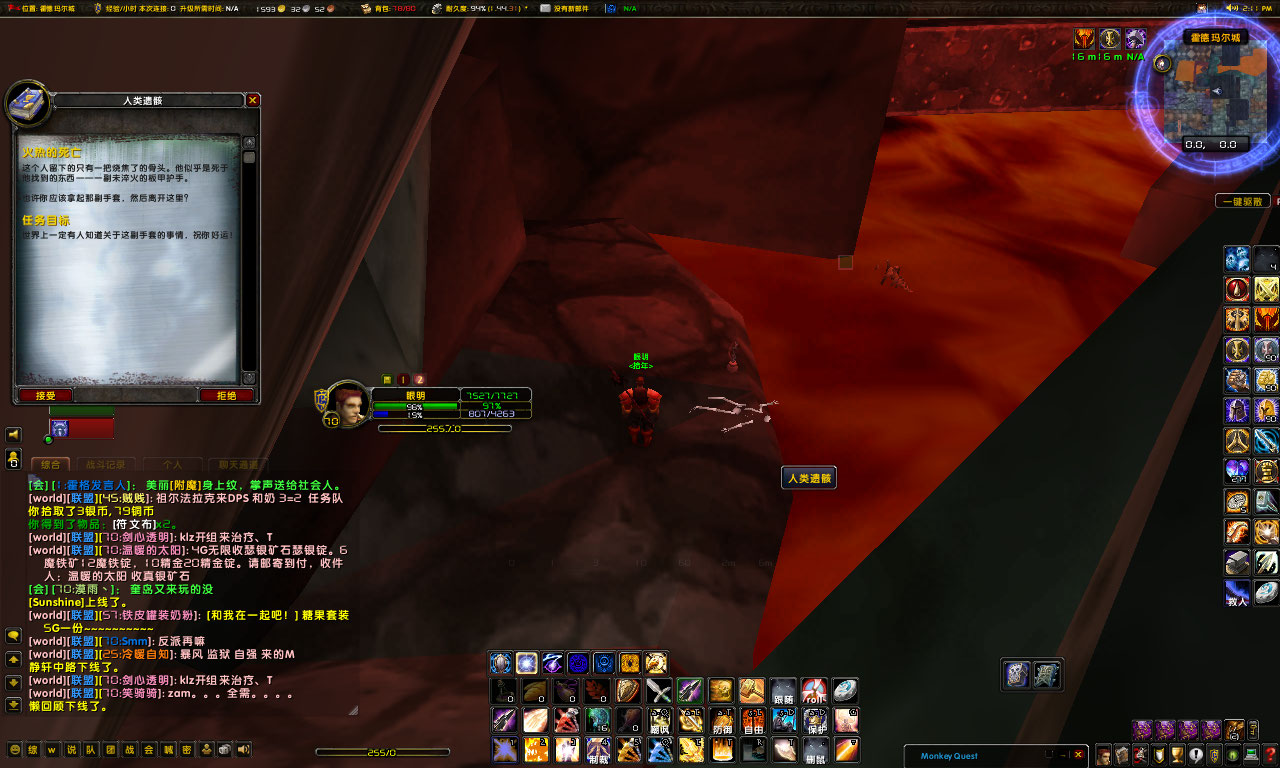Toggle the 防御 blessing on the action bar

(x=722, y=720)
